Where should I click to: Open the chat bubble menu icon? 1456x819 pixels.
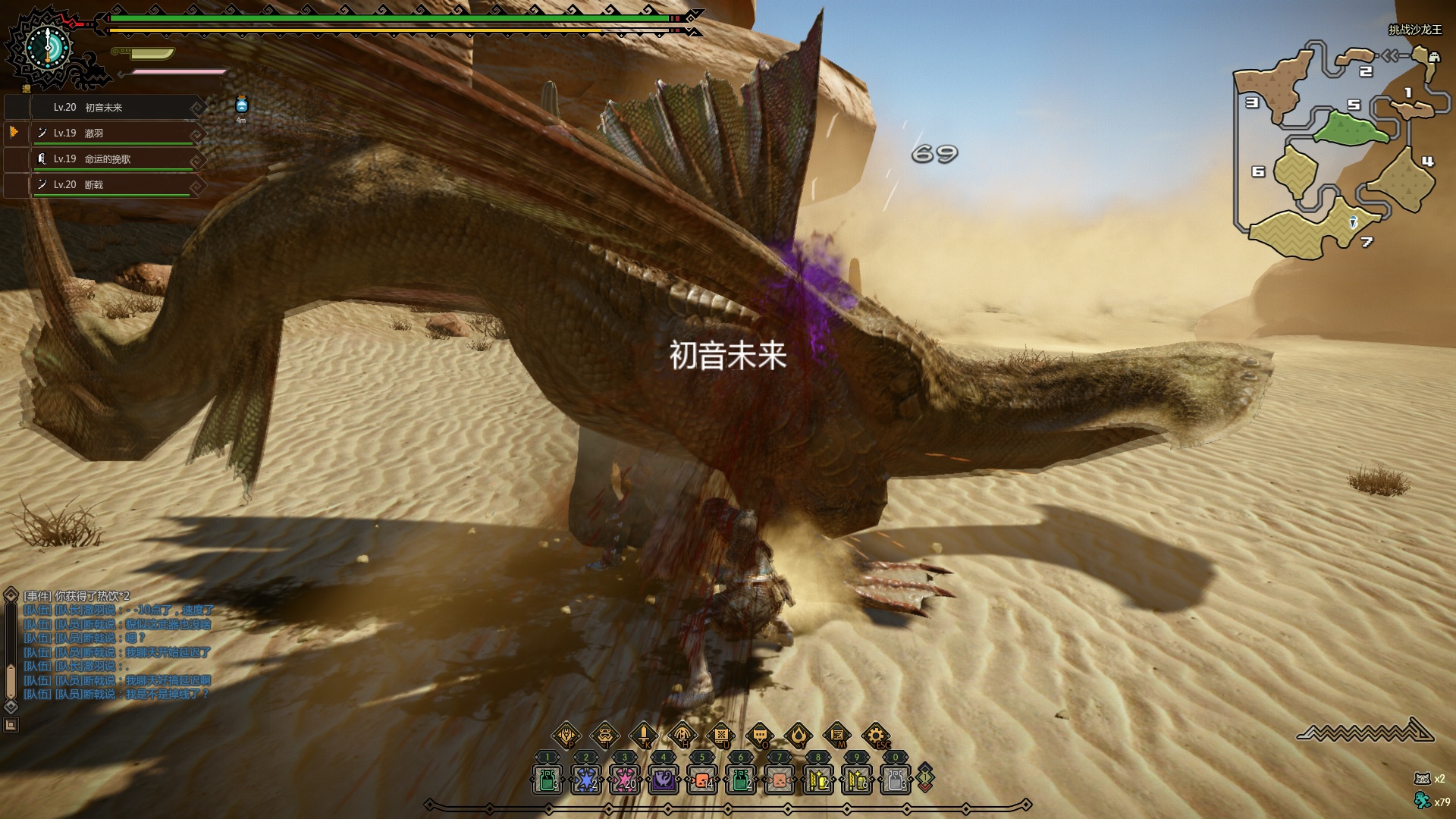(x=759, y=735)
